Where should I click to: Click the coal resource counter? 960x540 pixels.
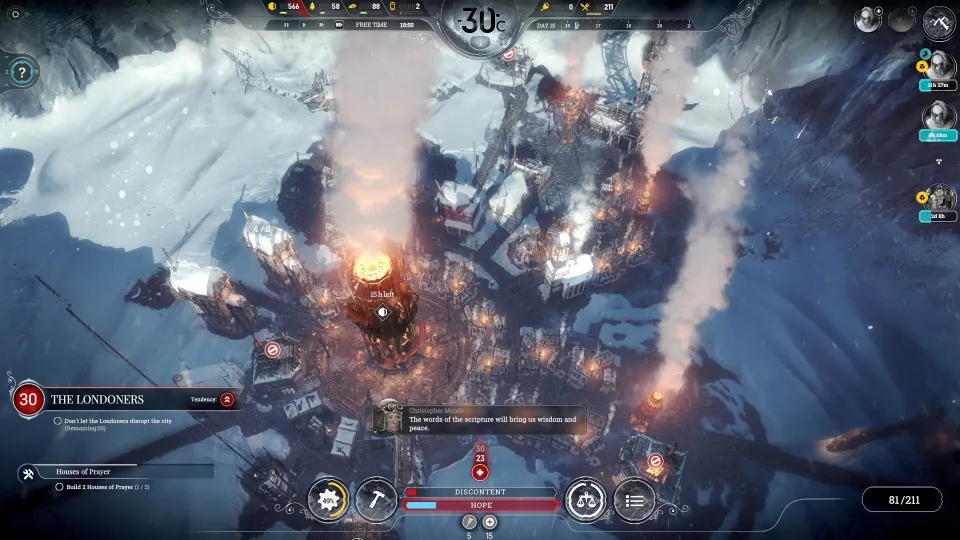pos(283,7)
